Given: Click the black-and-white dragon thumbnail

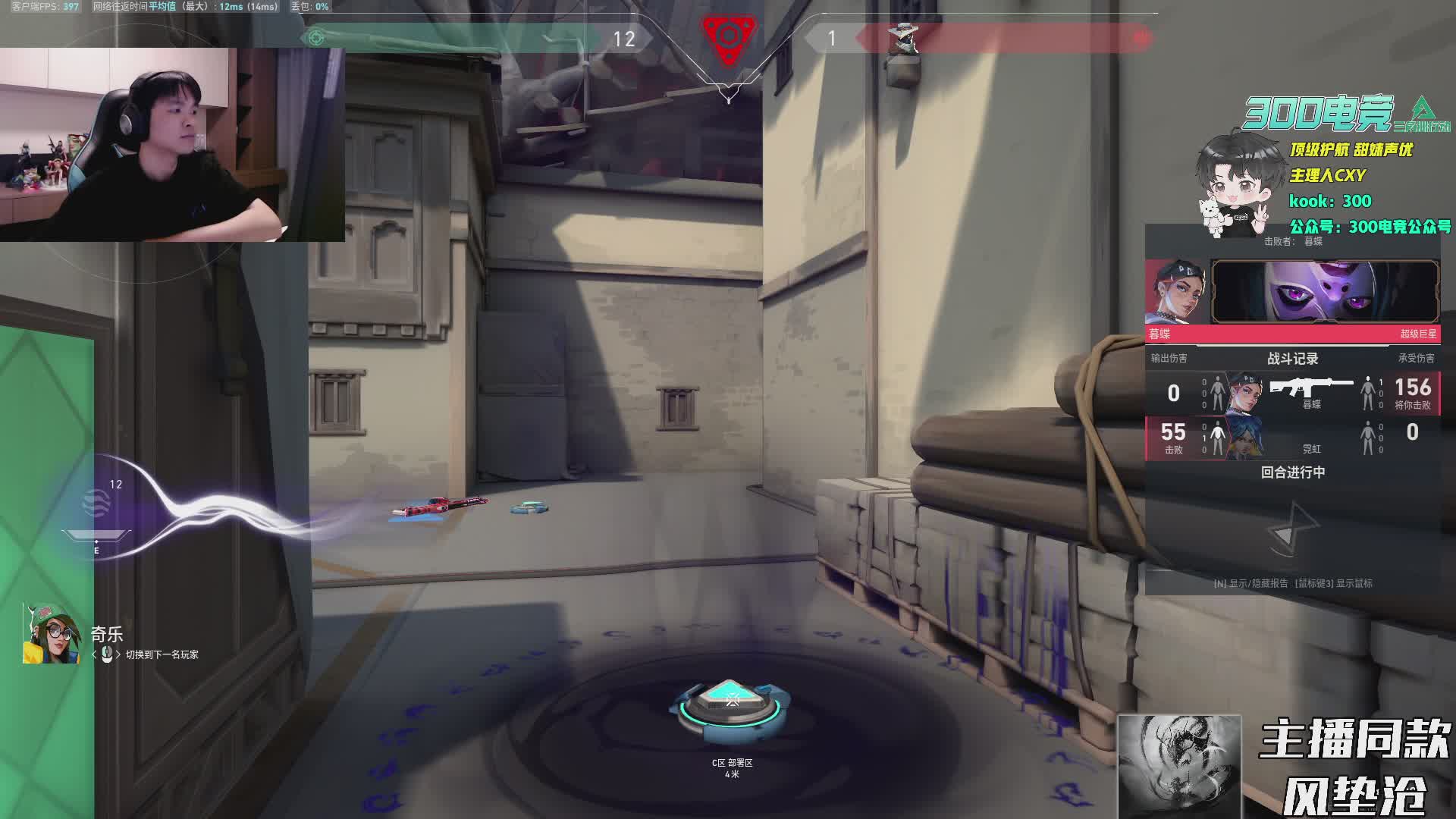Looking at the screenshot, I should click(x=1179, y=766).
